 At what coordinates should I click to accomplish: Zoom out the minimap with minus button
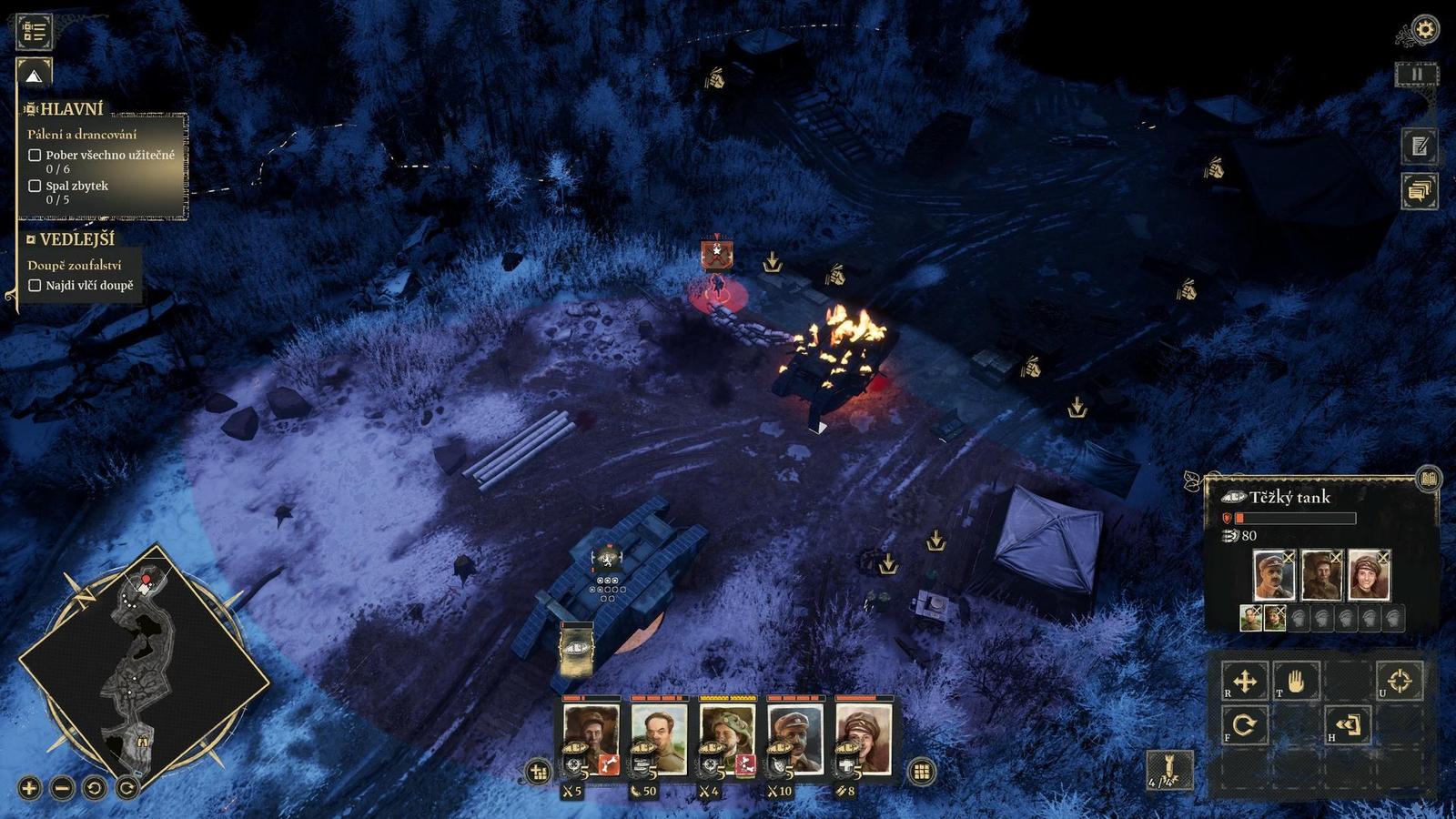click(62, 788)
